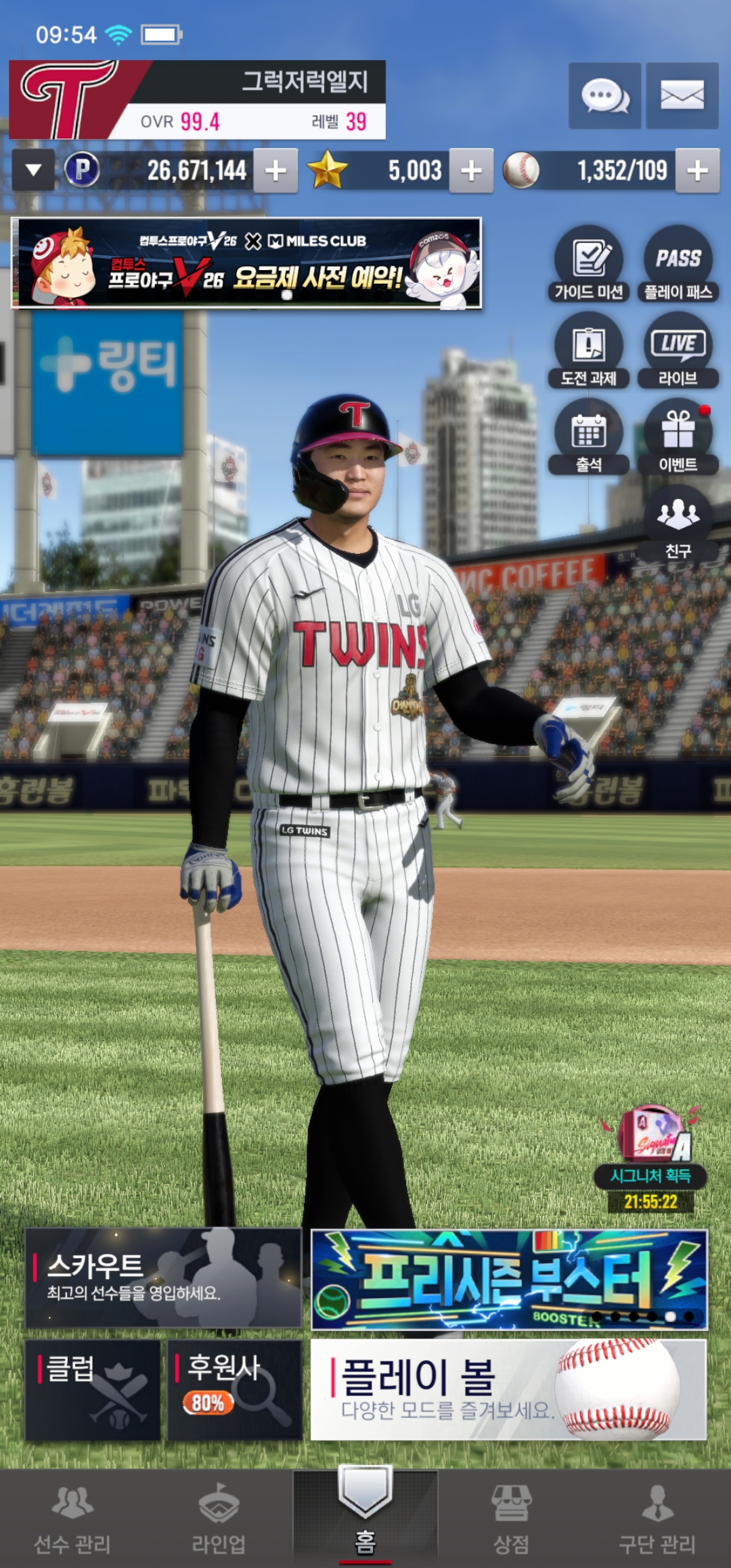Open the mailbox envelope icon

[682, 95]
